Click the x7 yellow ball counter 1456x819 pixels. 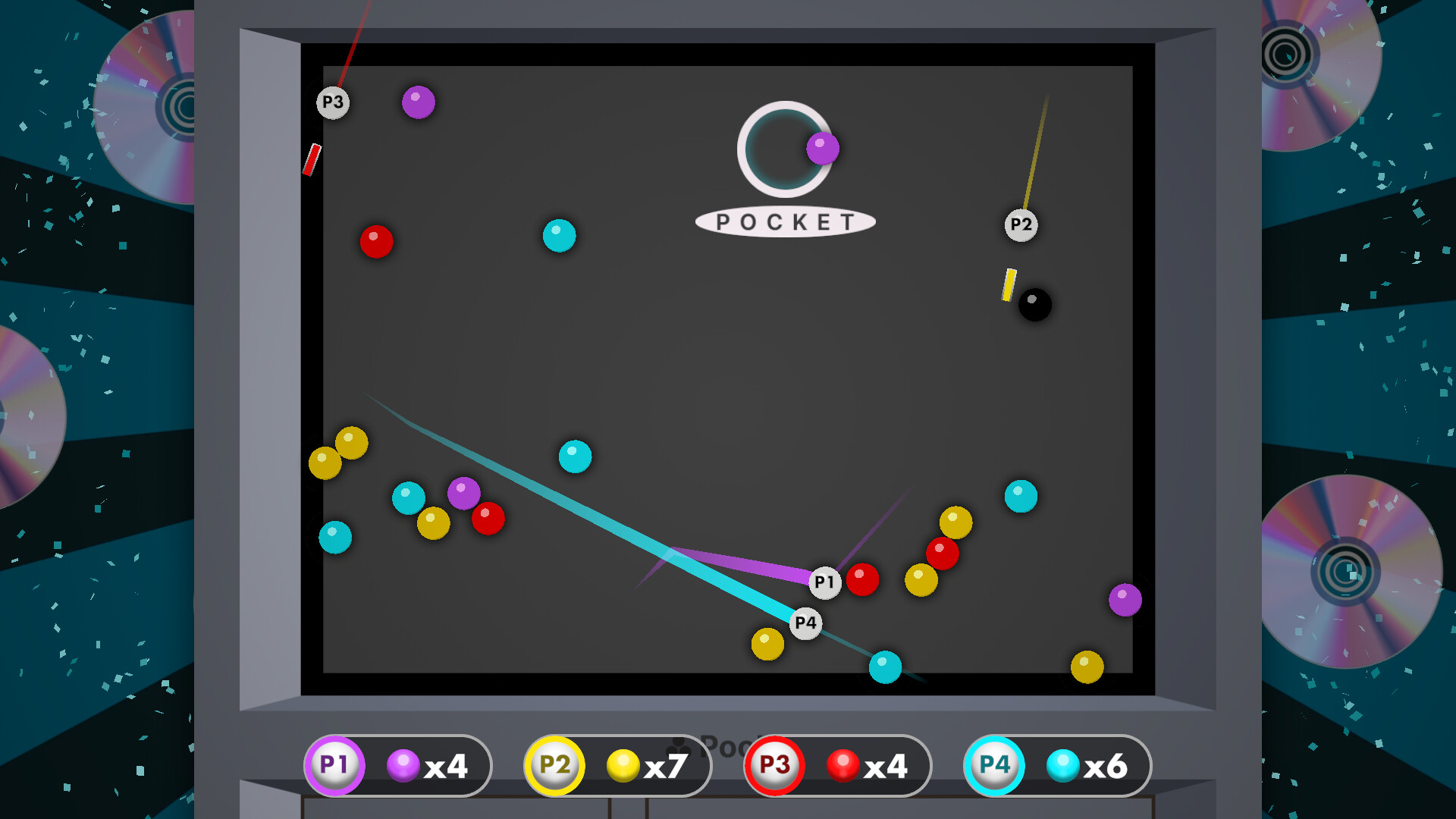pyautogui.click(x=665, y=766)
